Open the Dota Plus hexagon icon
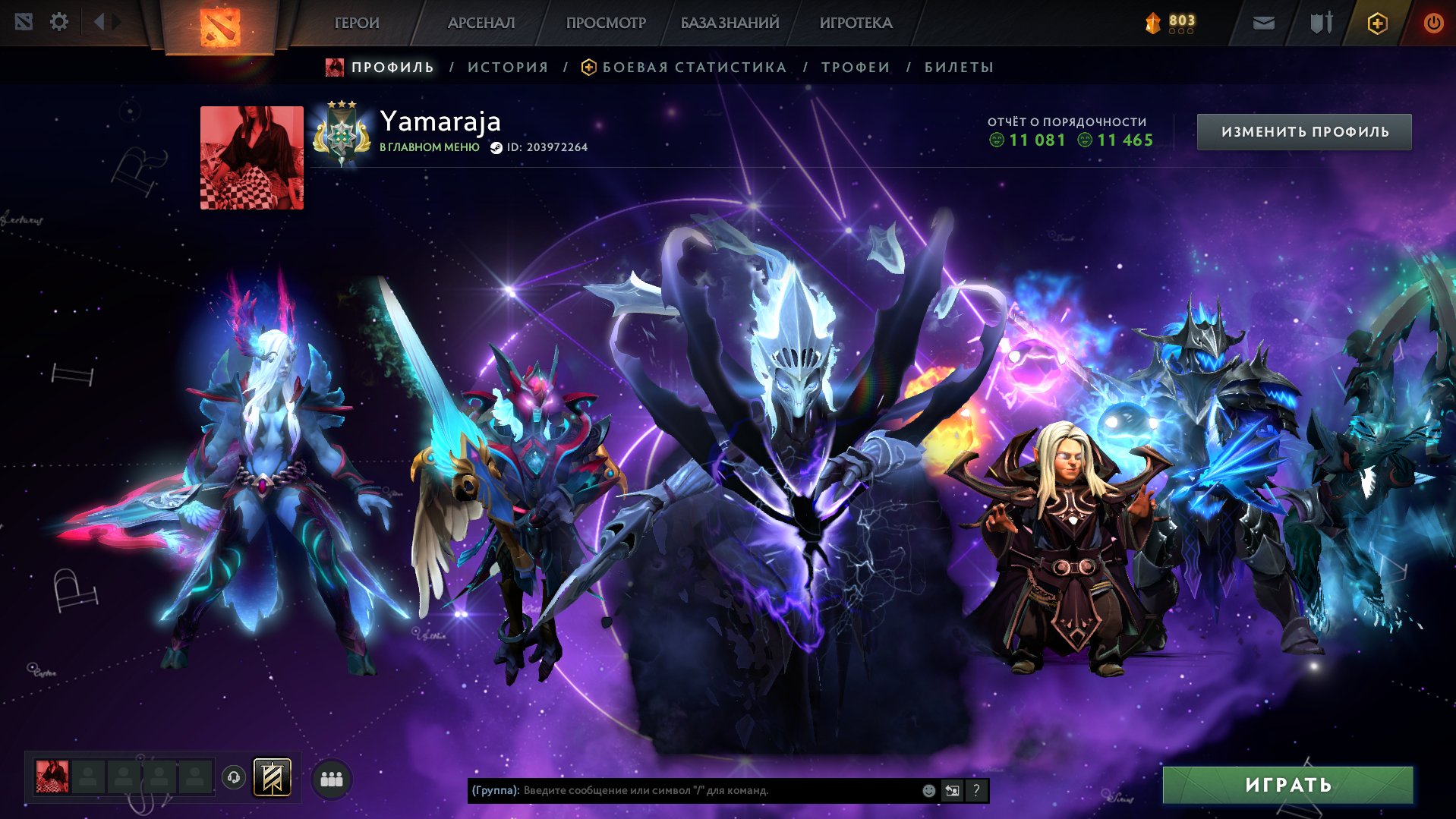The height and width of the screenshot is (819, 1456). [1376, 23]
